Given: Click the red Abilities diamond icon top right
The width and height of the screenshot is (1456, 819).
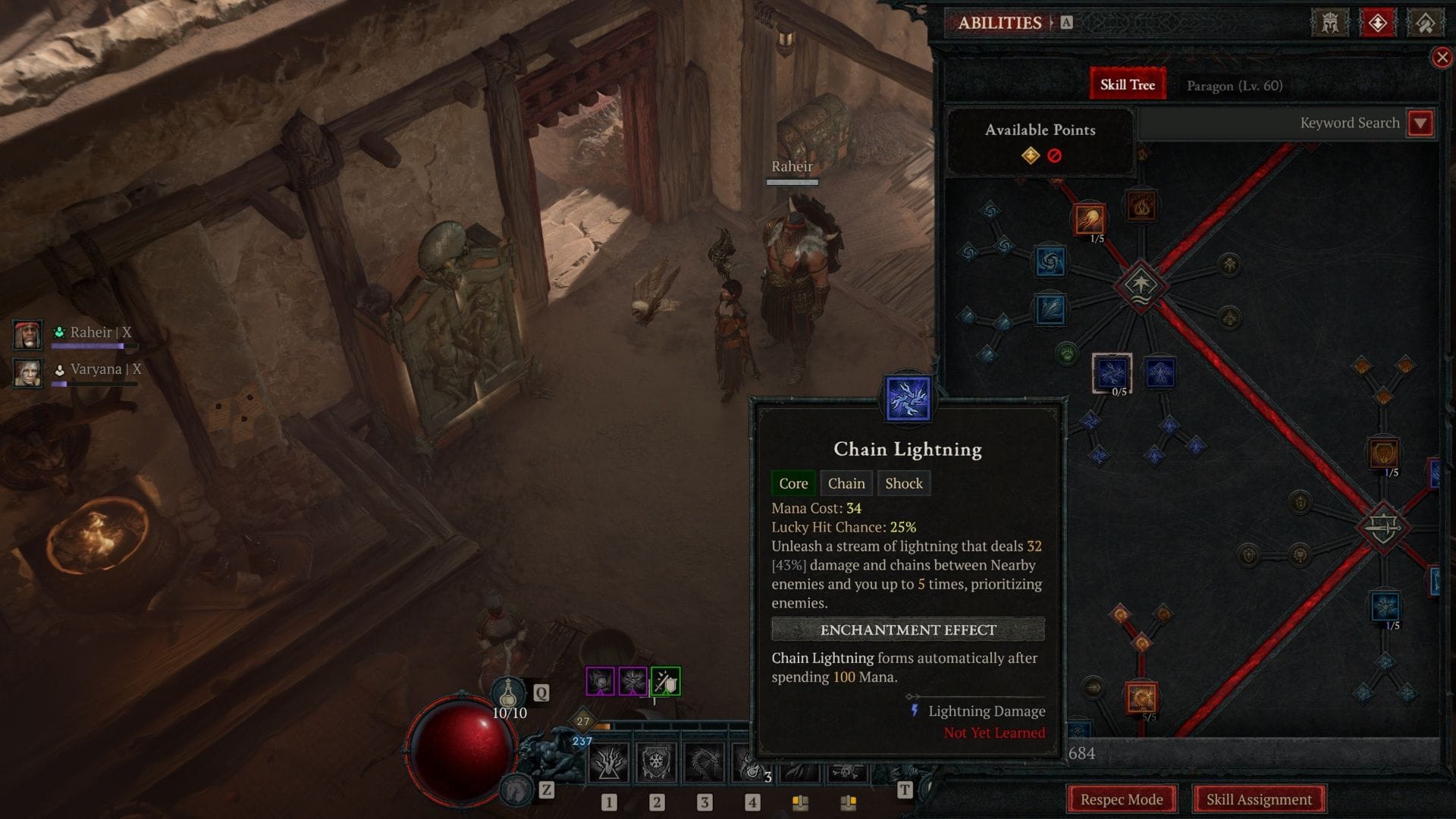Looking at the screenshot, I should (1378, 23).
